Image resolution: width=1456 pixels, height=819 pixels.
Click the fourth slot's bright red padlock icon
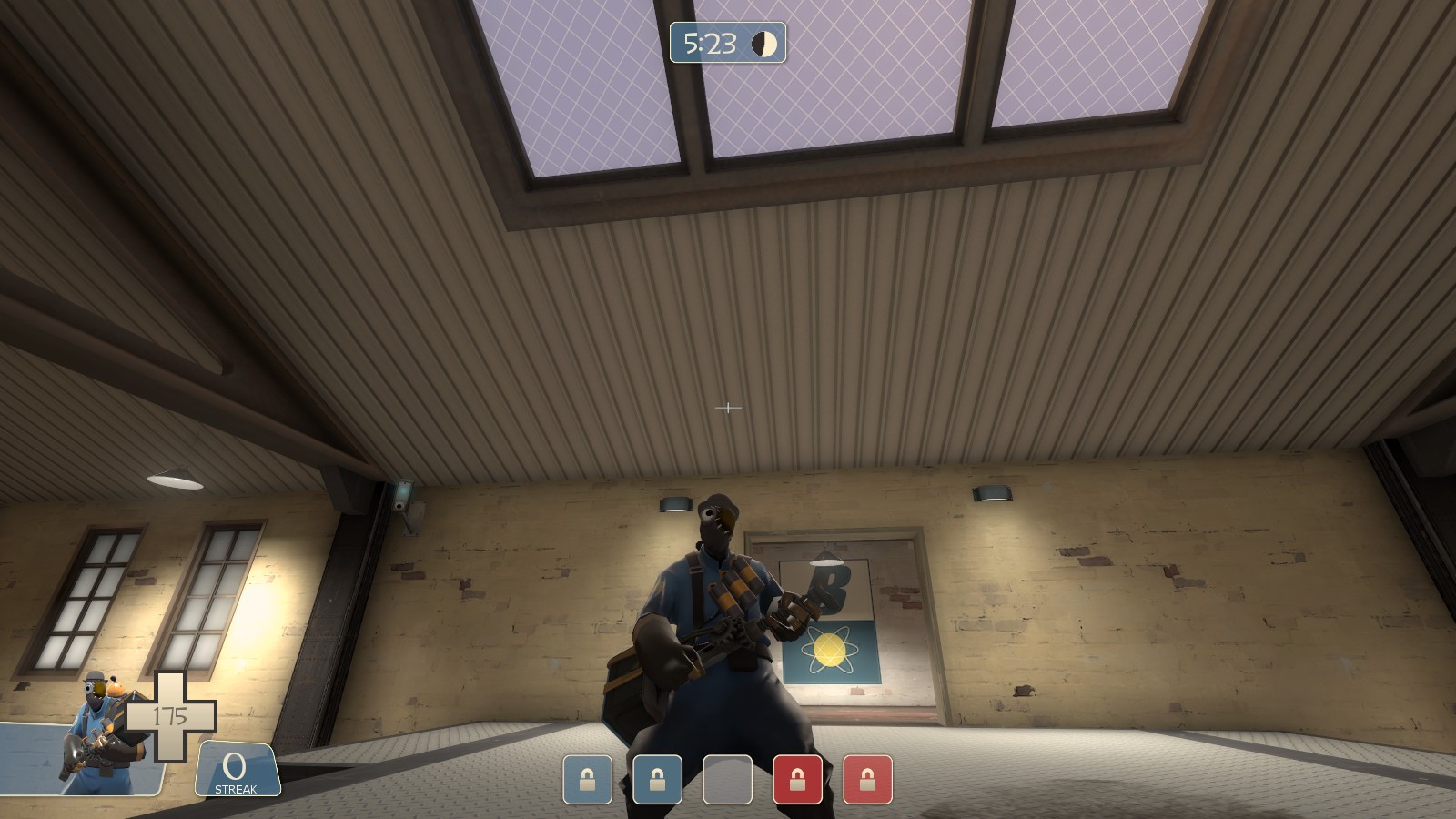(797, 780)
